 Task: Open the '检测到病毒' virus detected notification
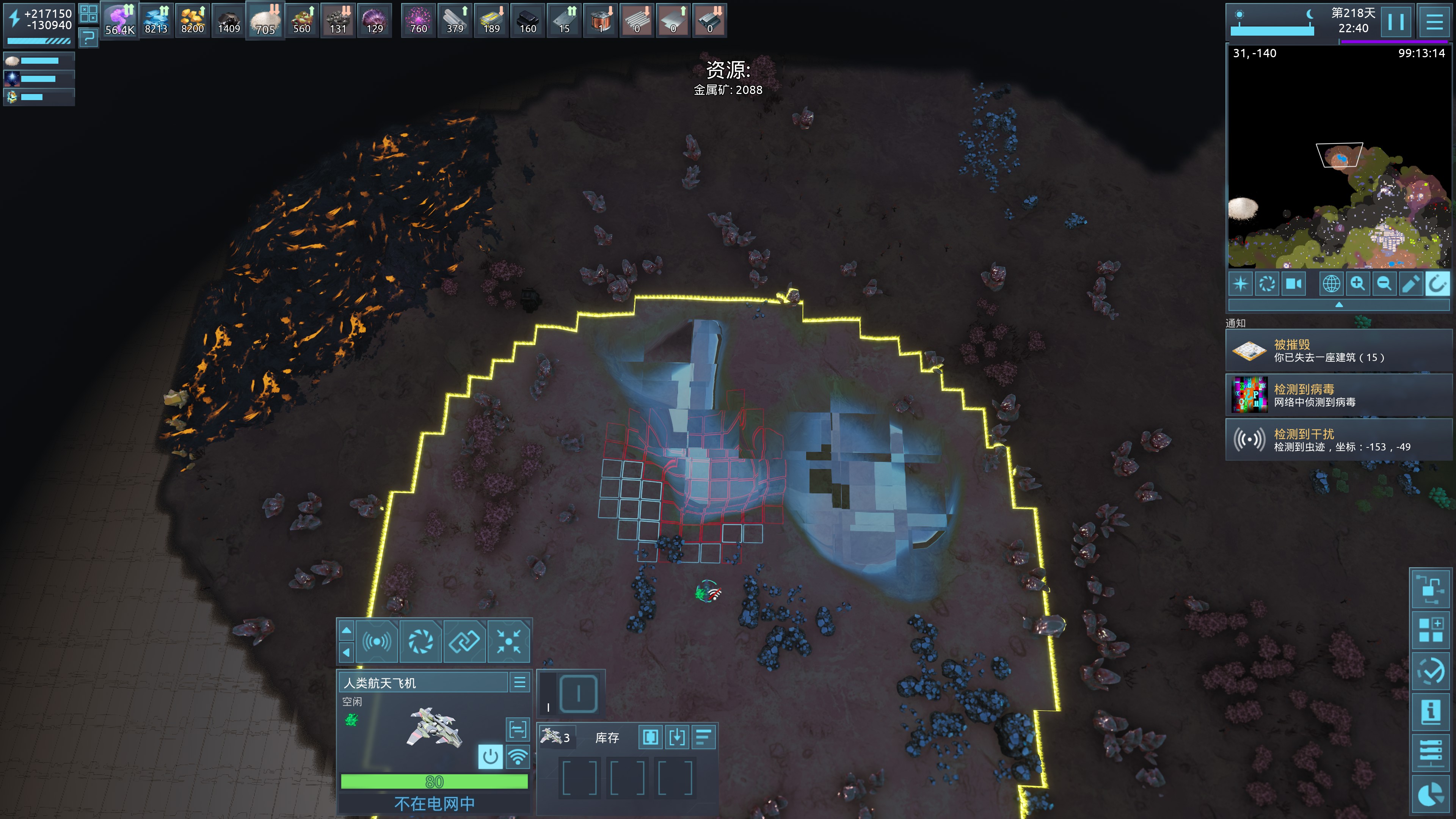click(x=1338, y=395)
